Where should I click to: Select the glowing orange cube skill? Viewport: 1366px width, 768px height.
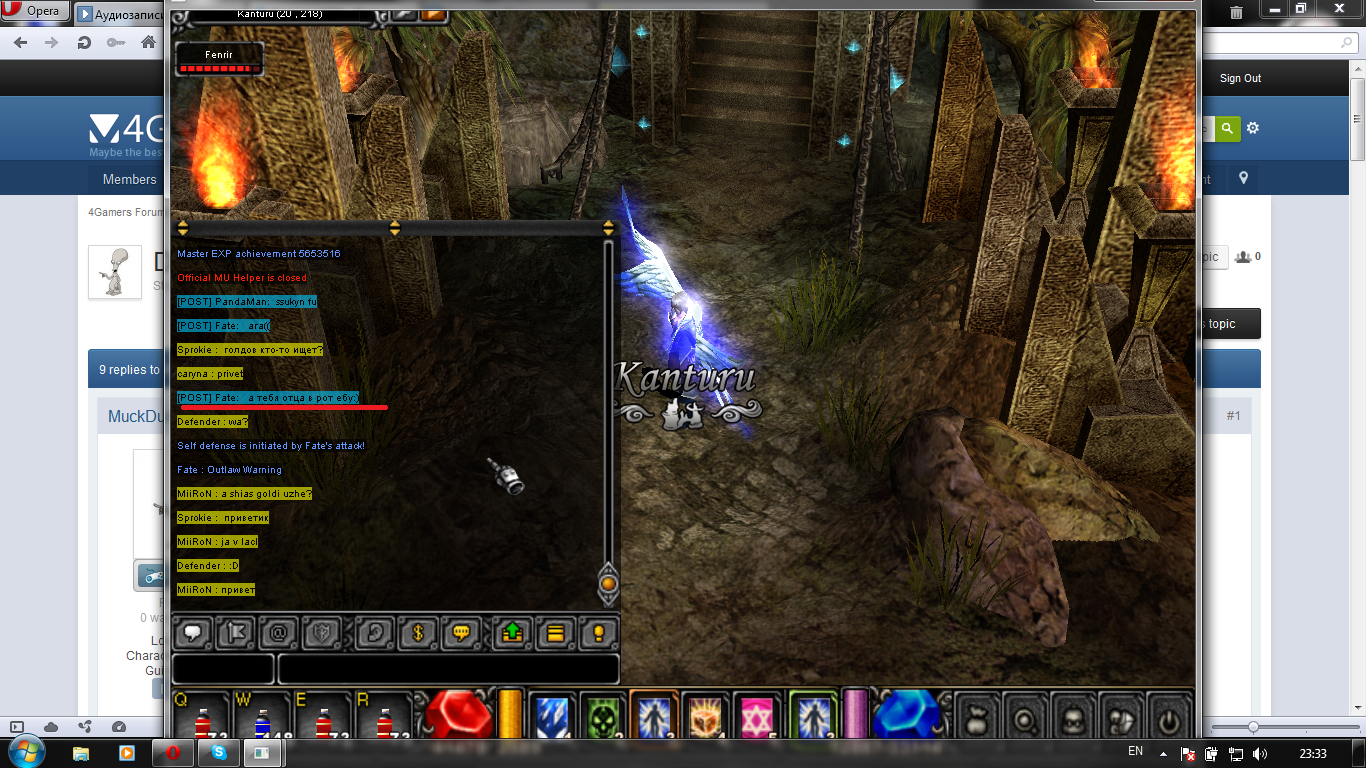tap(707, 716)
